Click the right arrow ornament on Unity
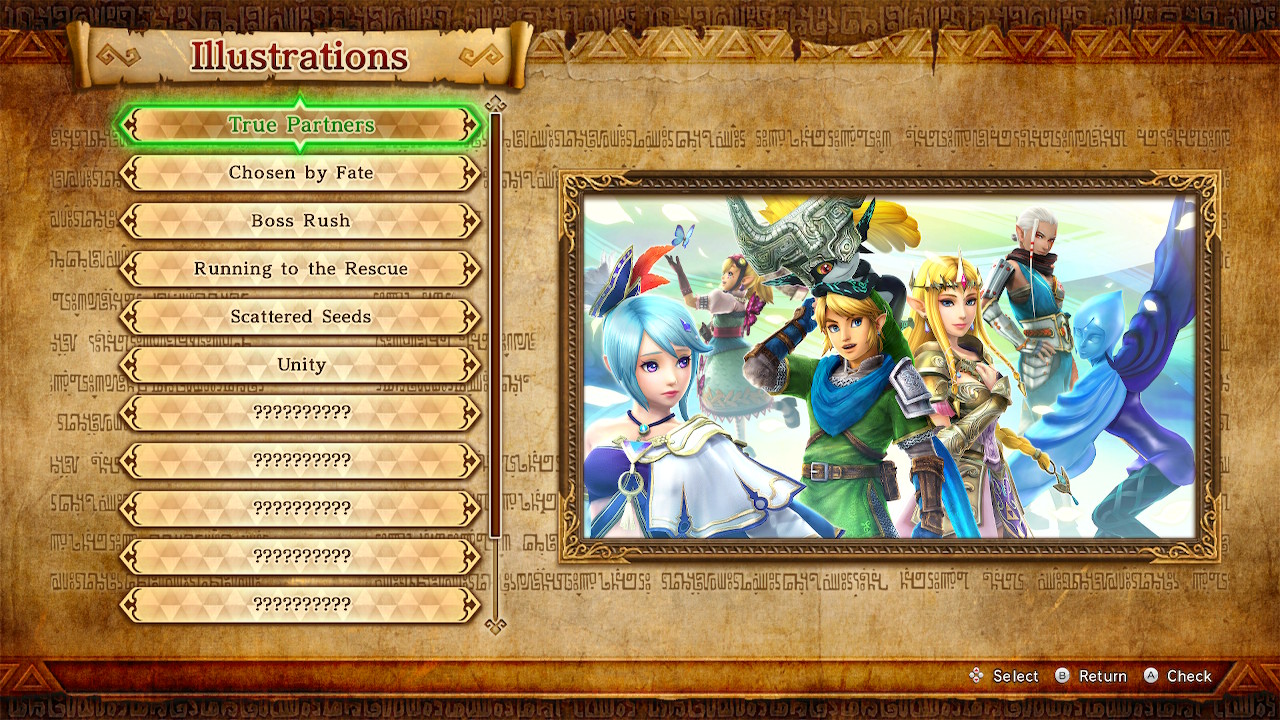 468,365
